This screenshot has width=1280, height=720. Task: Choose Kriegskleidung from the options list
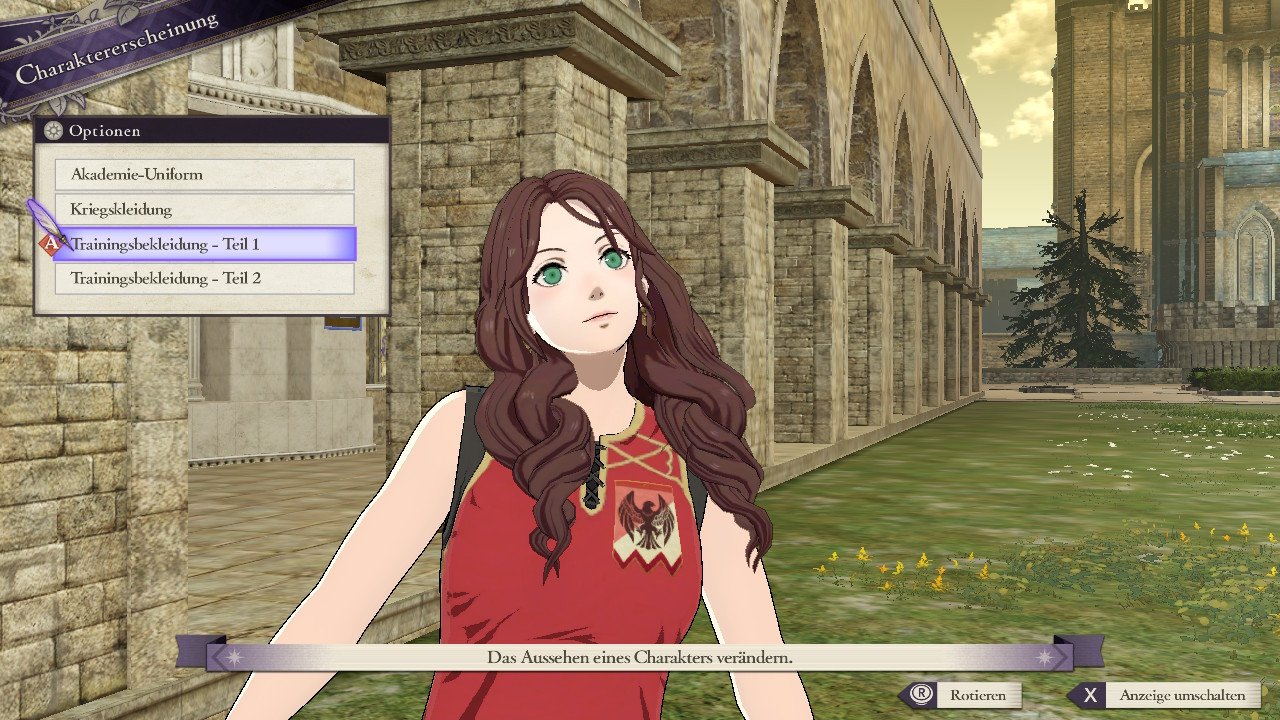pos(204,209)
